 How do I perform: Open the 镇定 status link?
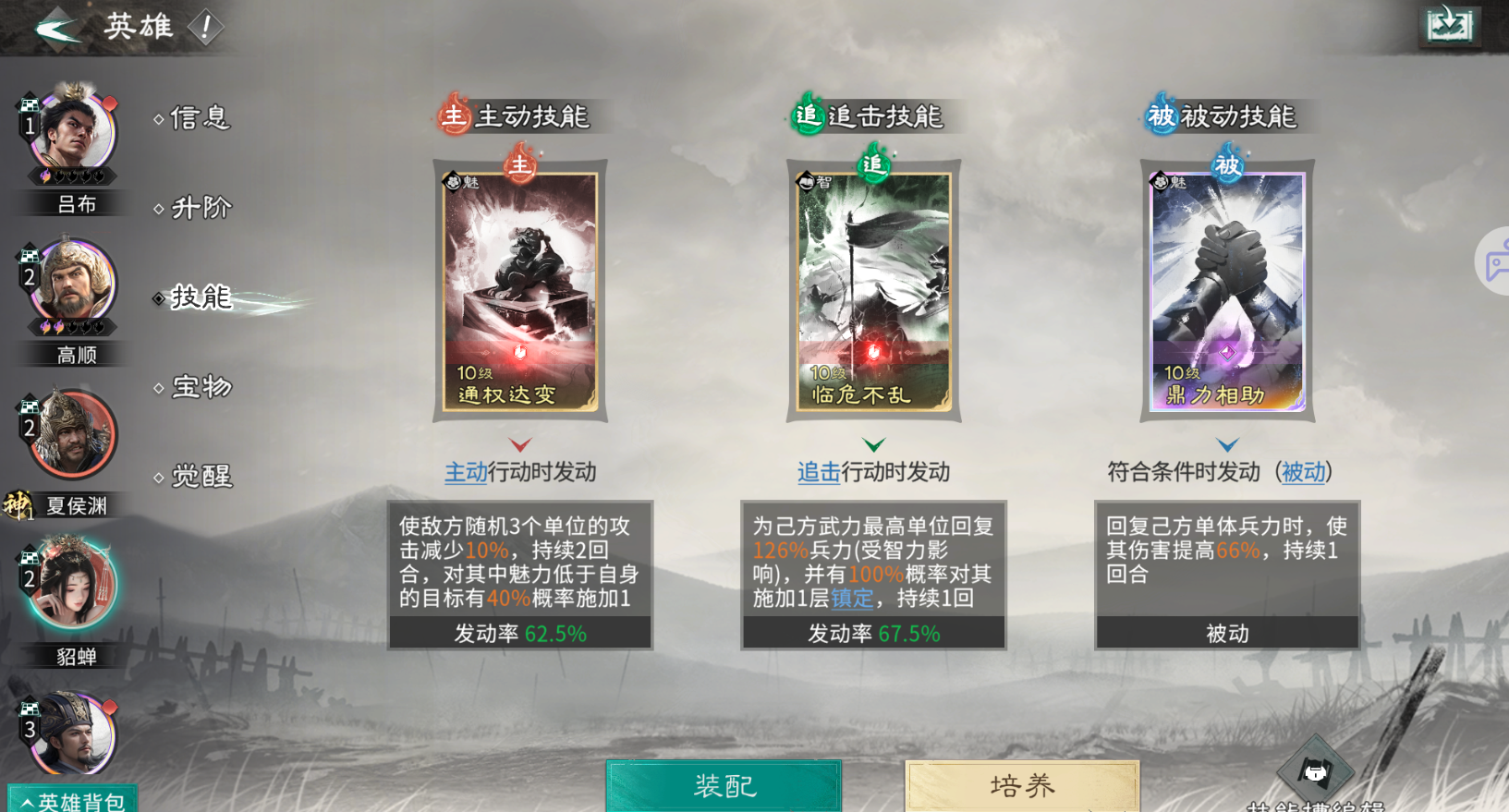[851, 599]
